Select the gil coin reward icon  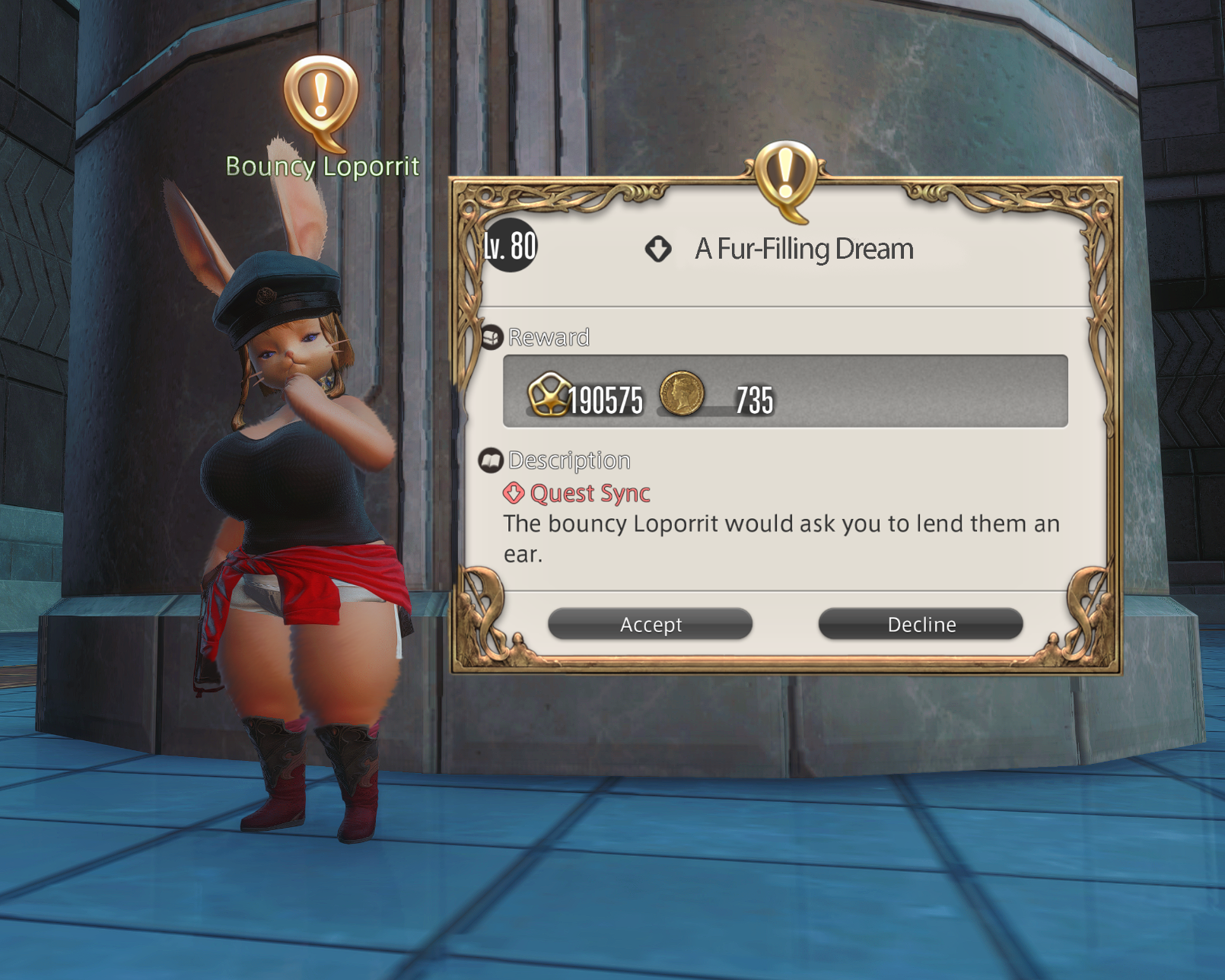(x=681, y=393)
